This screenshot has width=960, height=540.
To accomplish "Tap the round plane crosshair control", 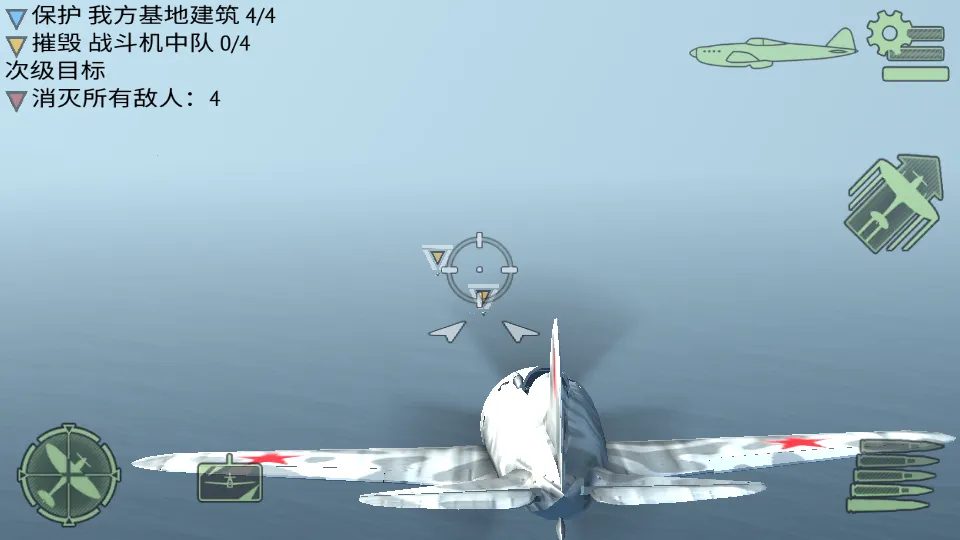I will [x=68, y=472].
